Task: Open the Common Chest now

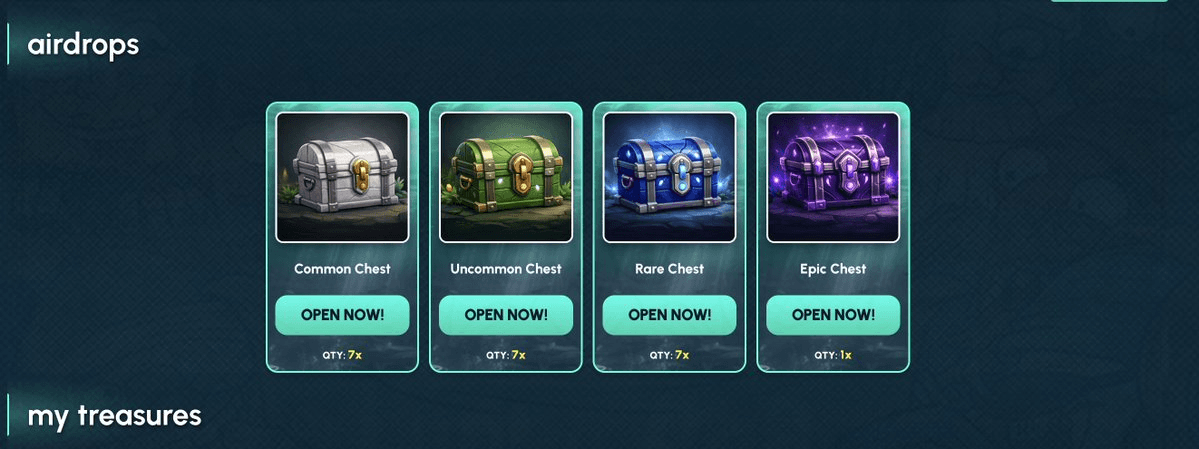Action: point(342,315)
